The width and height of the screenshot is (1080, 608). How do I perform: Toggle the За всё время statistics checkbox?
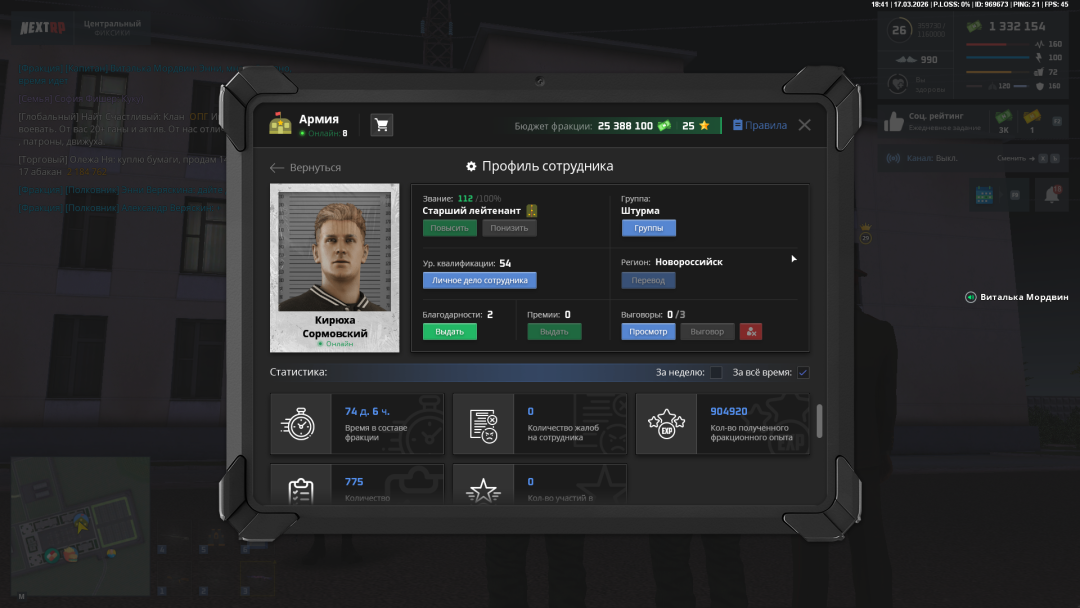(x=803, y=373)
